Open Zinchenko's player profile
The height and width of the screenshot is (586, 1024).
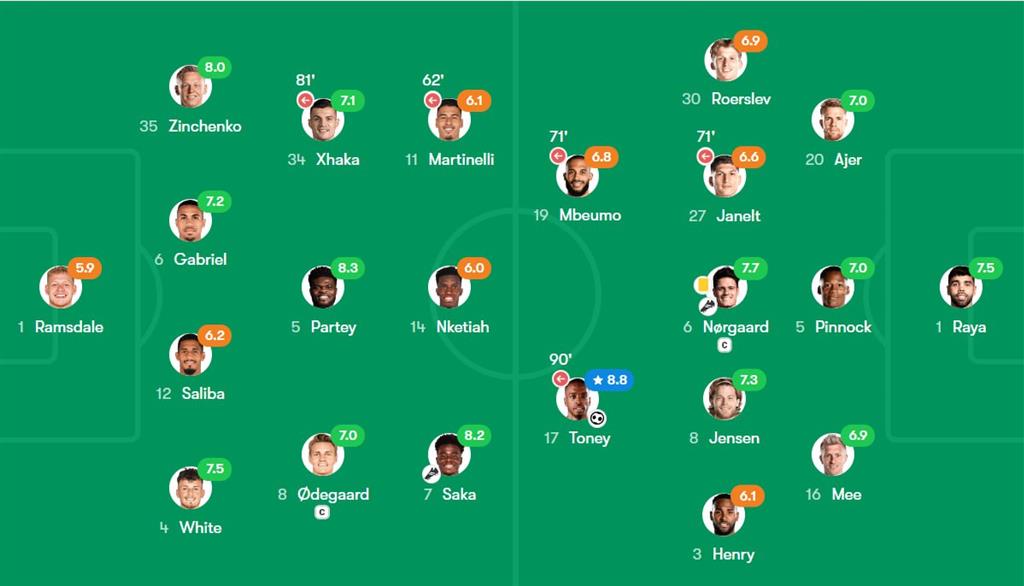[x=190, y=86]
